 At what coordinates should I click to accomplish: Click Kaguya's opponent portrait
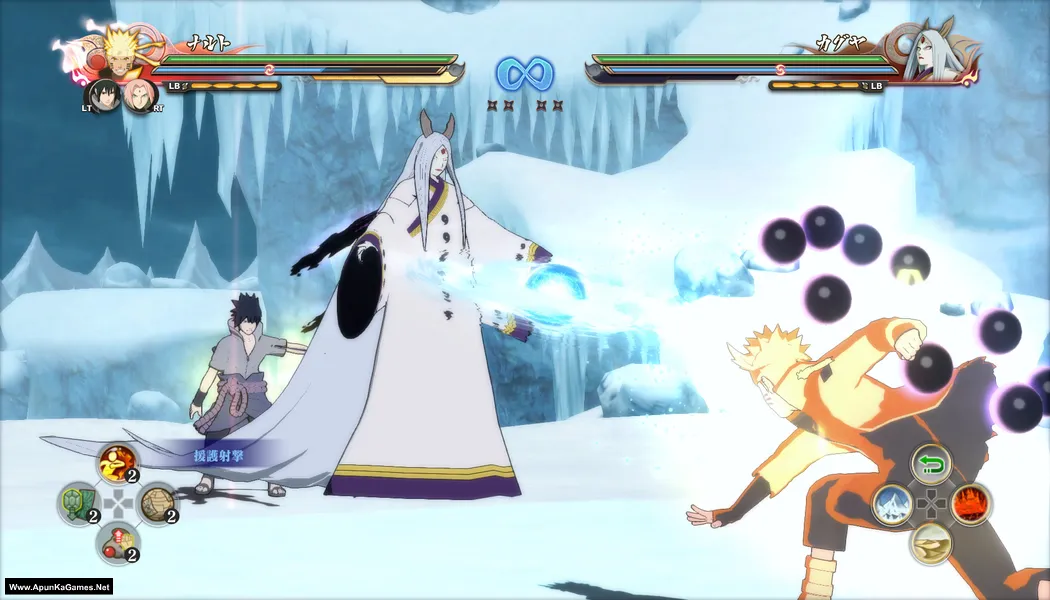point(926,57)
